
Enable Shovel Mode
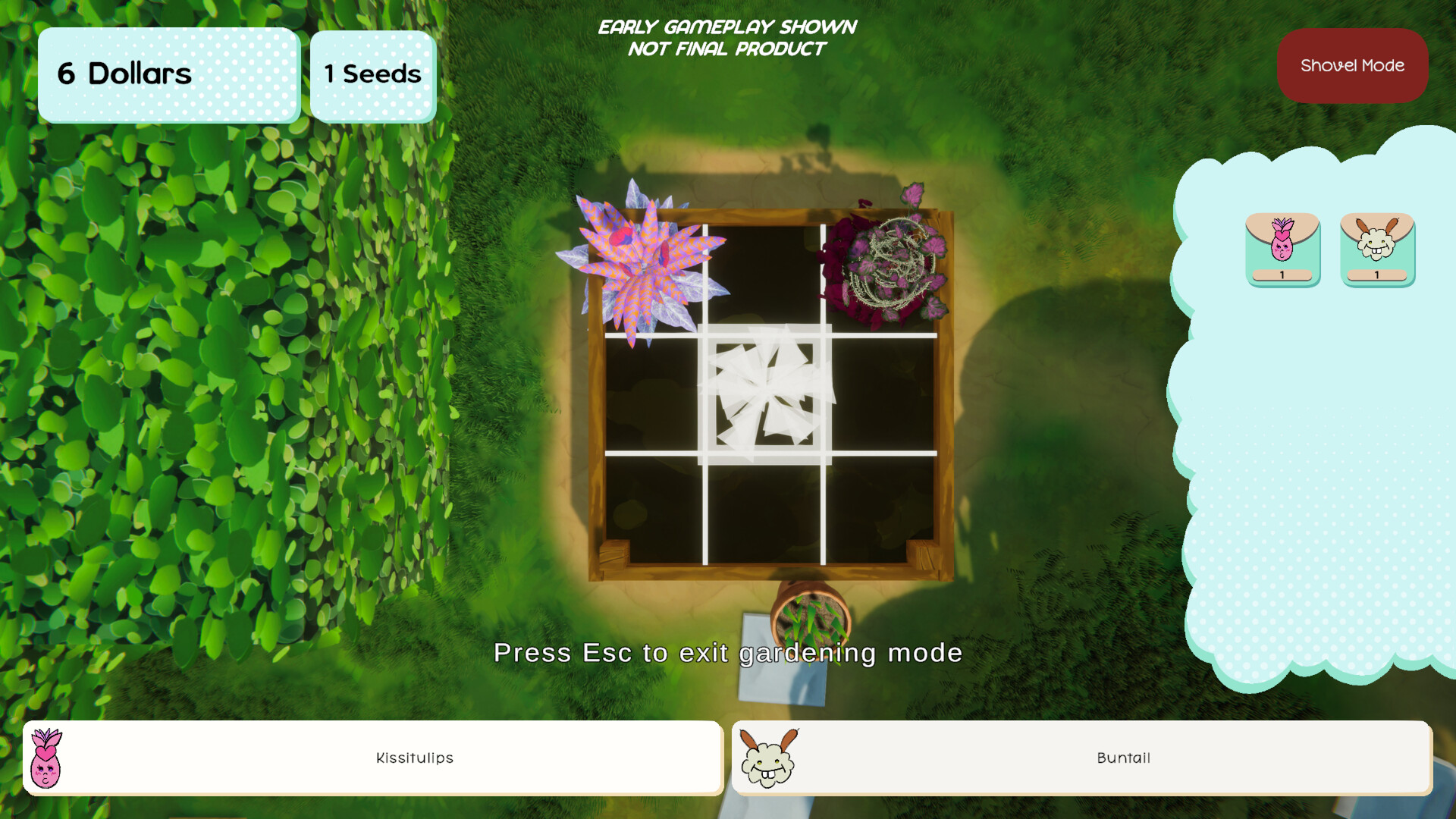(x=1352, y=65)
